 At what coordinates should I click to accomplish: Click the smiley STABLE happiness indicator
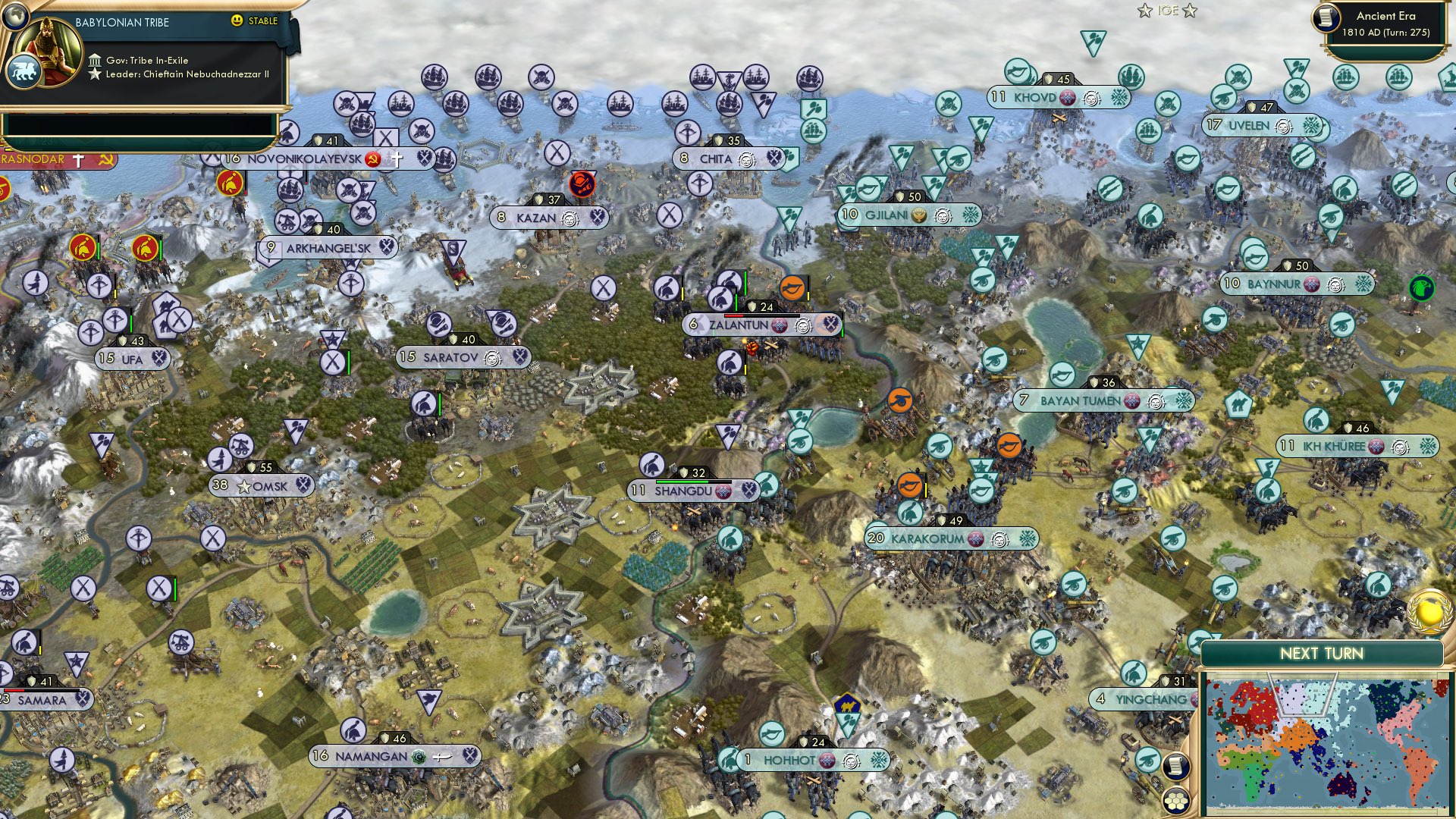[x=237, y=21]
